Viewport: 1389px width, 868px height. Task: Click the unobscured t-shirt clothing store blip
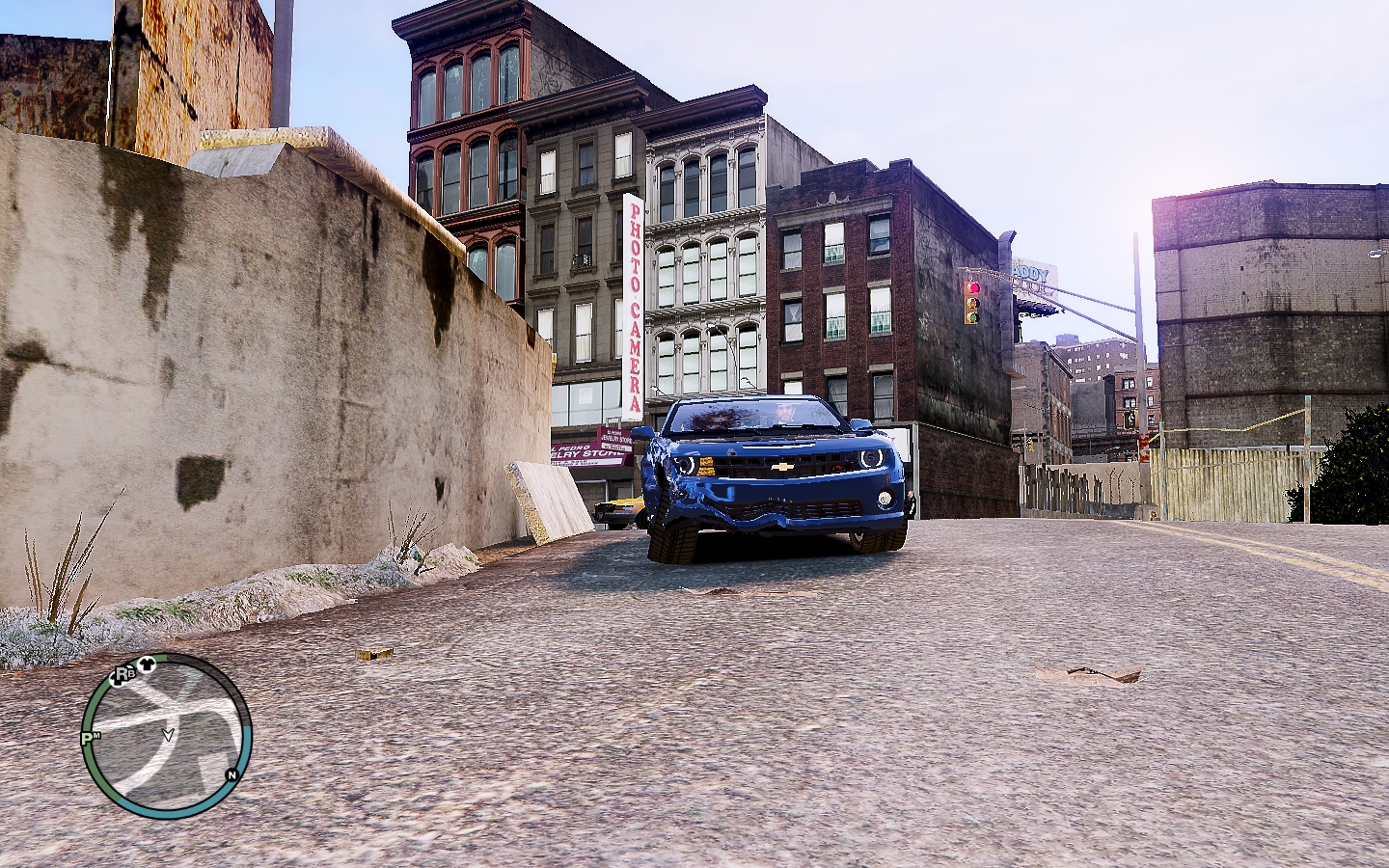point(147,664)
